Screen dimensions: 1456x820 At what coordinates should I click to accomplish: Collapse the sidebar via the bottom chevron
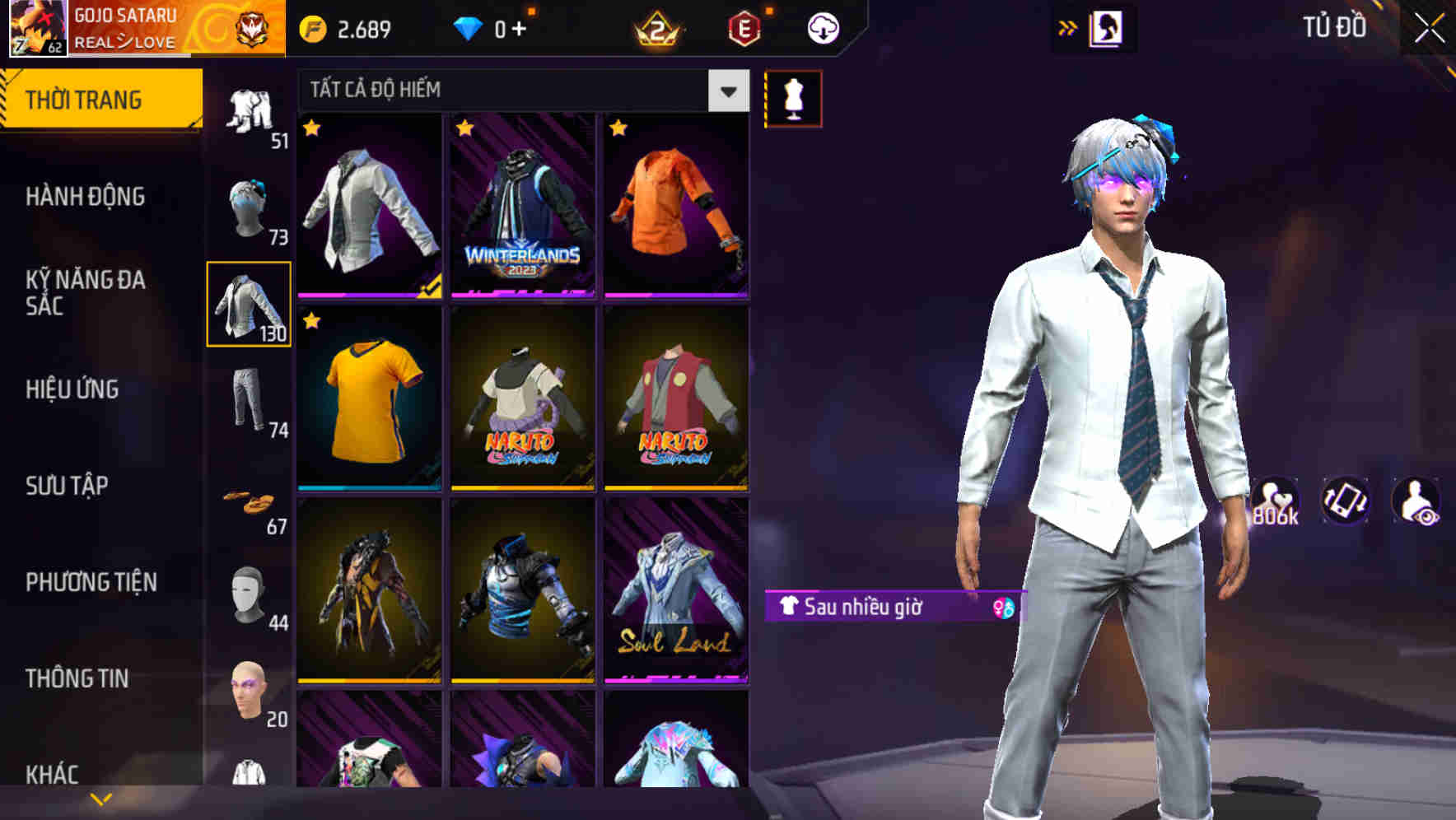coord(101,797)
